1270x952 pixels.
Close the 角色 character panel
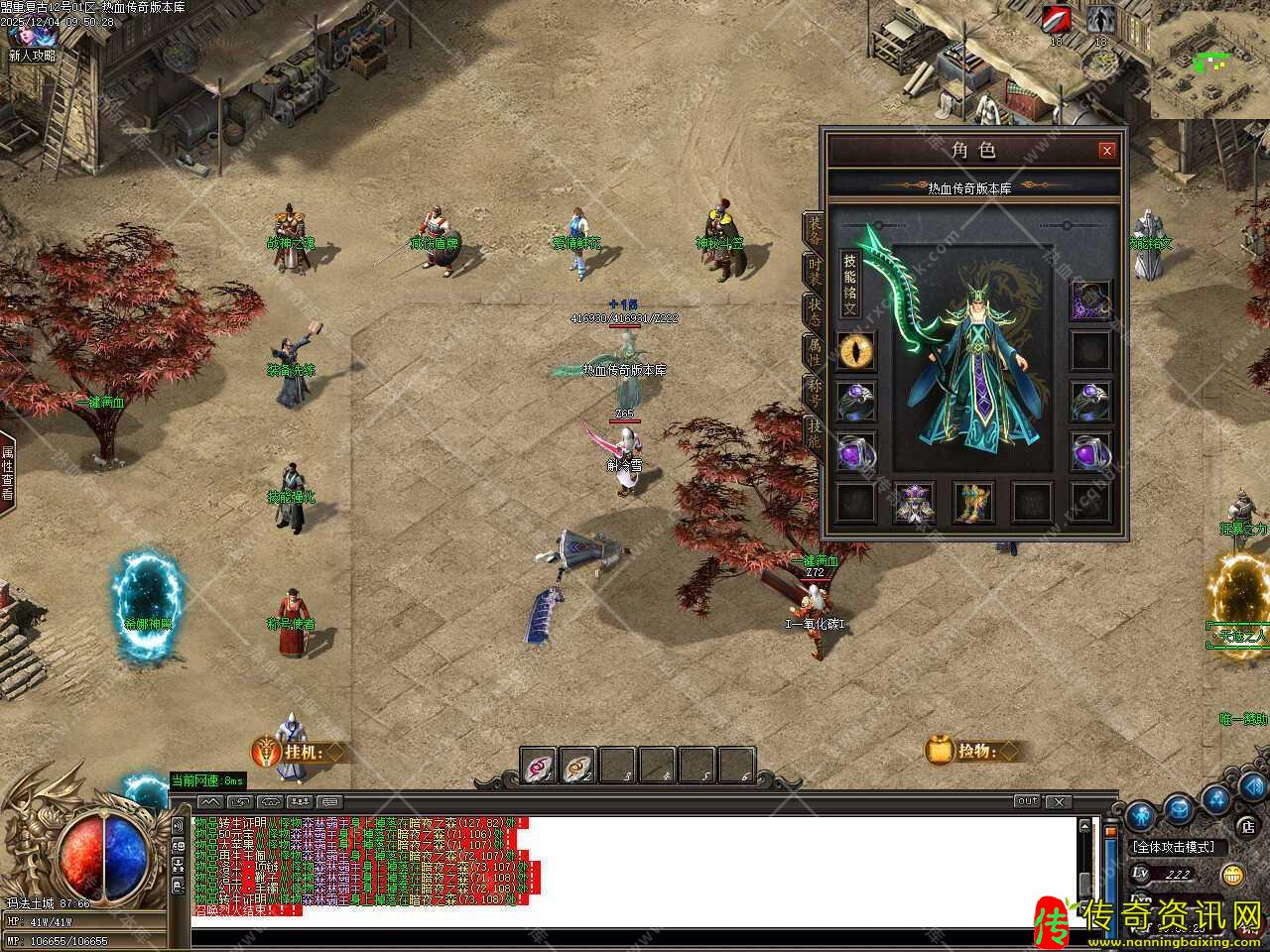(1106, 151)
